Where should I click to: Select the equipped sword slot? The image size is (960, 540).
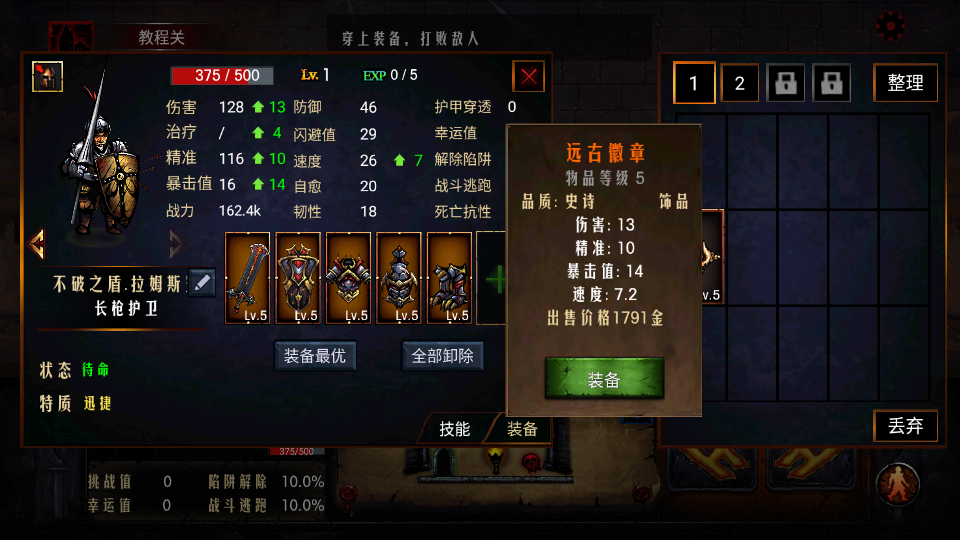(248, 277)
